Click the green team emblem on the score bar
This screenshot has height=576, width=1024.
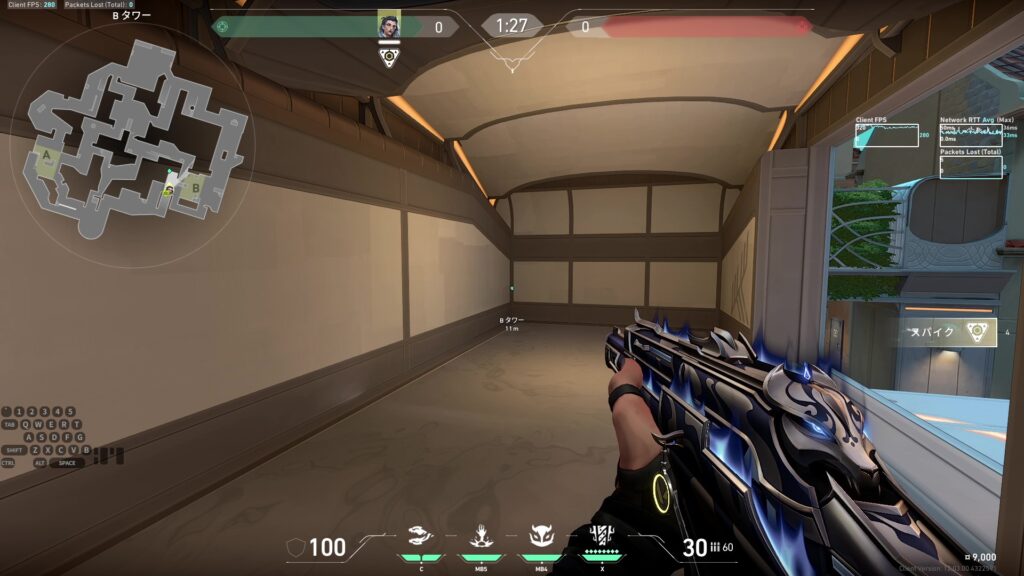[x=222, y=27]
